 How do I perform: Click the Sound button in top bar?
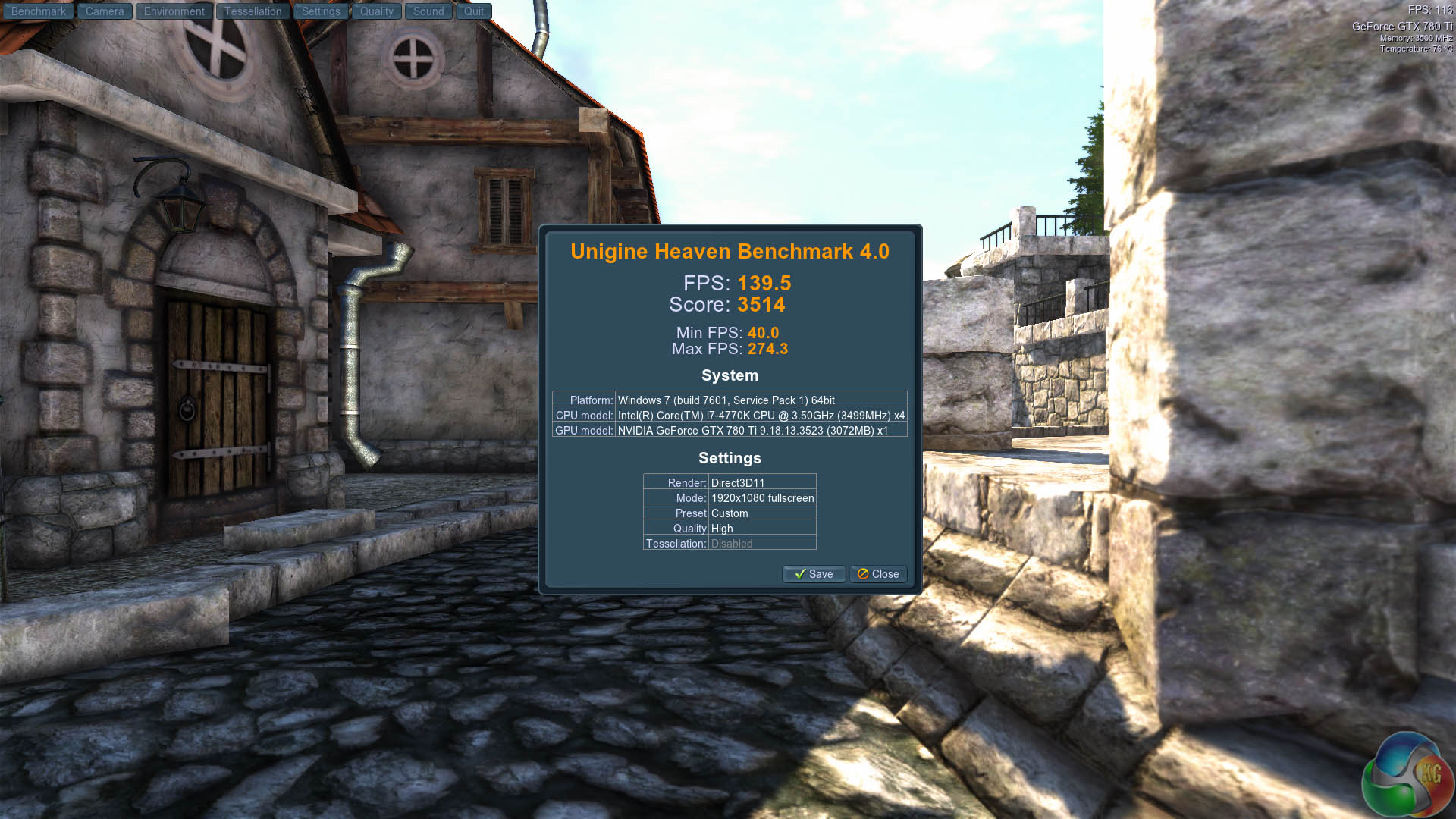coord(428,11)
